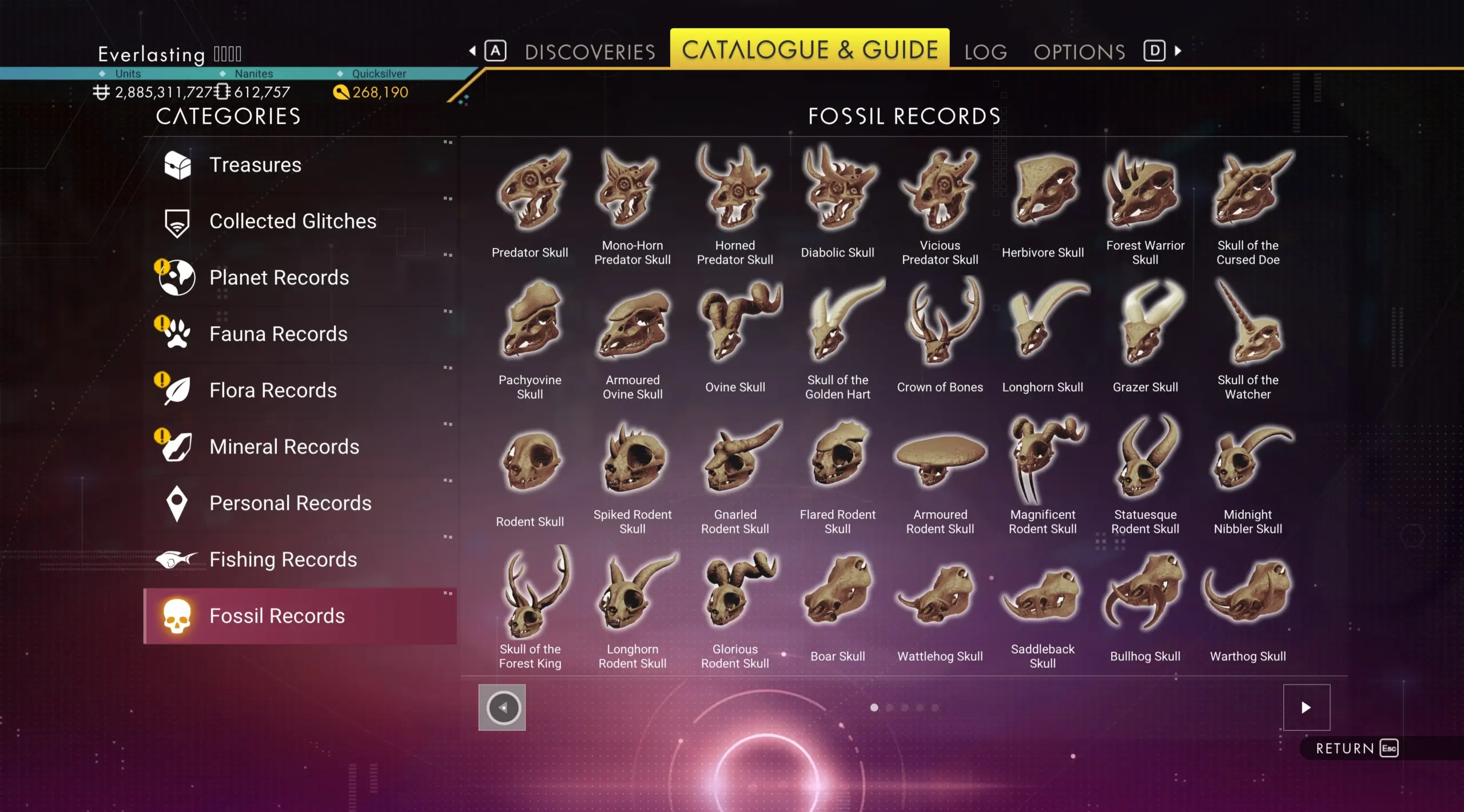Image resolution: width=1464 pixels, height=812 pixels.
Task: Open Flora Records
Action: point(273,390)
